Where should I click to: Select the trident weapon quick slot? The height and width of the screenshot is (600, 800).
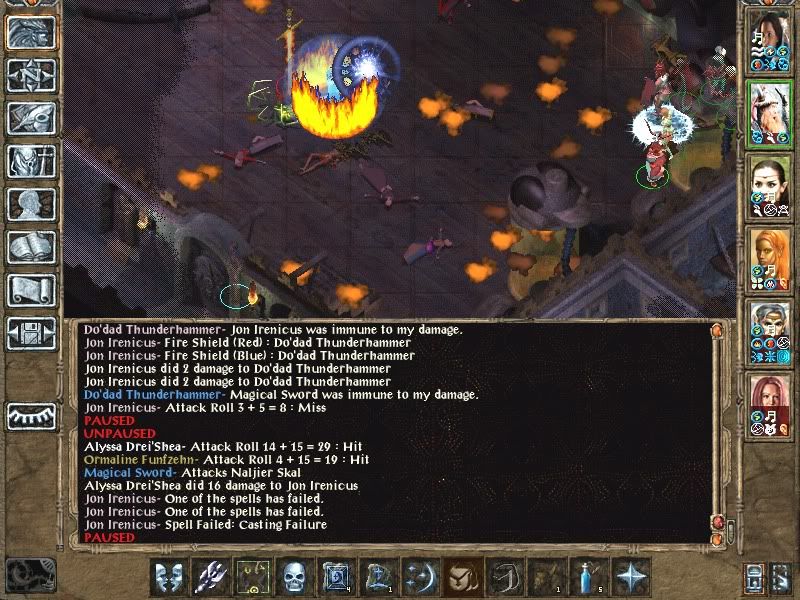210,577
